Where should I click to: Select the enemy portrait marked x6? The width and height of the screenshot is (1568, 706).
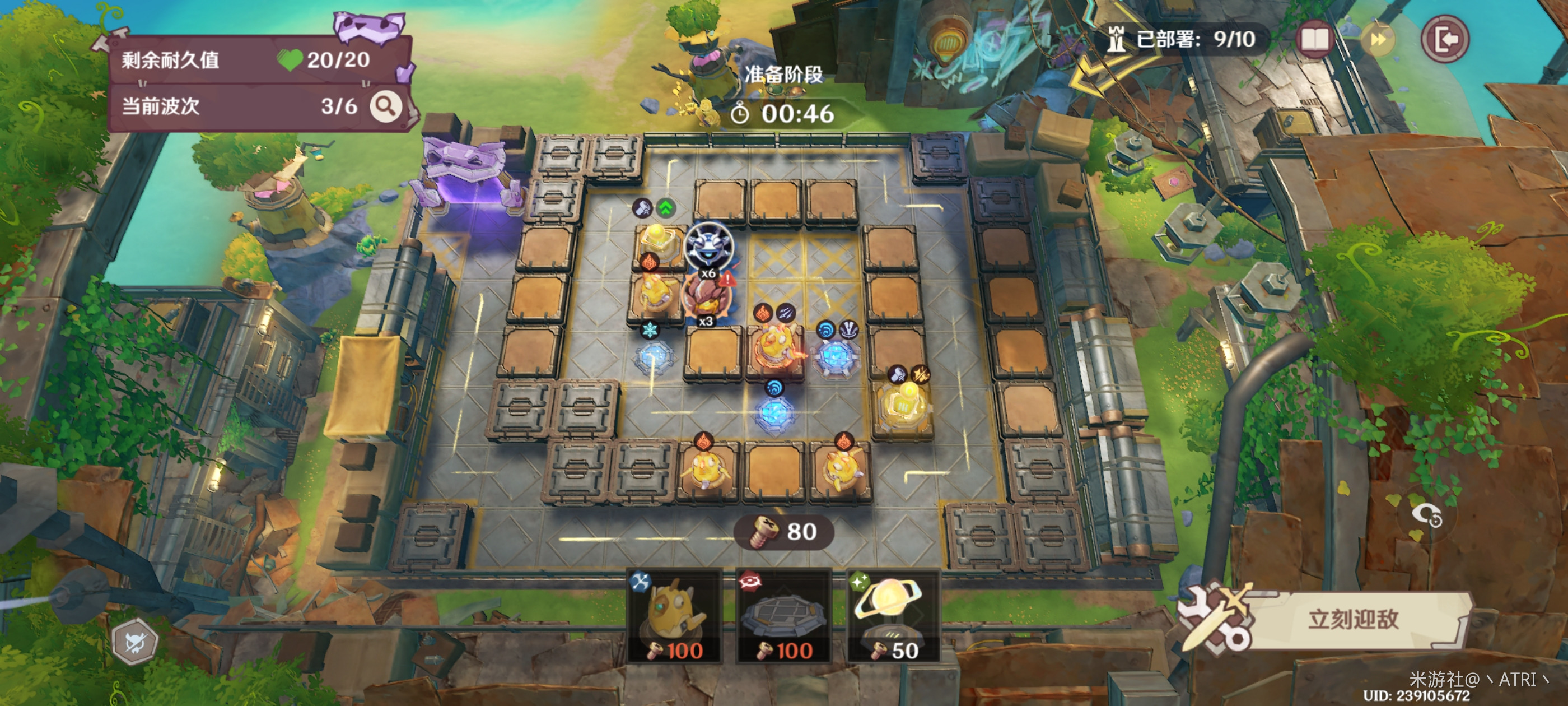pos(708,246)
